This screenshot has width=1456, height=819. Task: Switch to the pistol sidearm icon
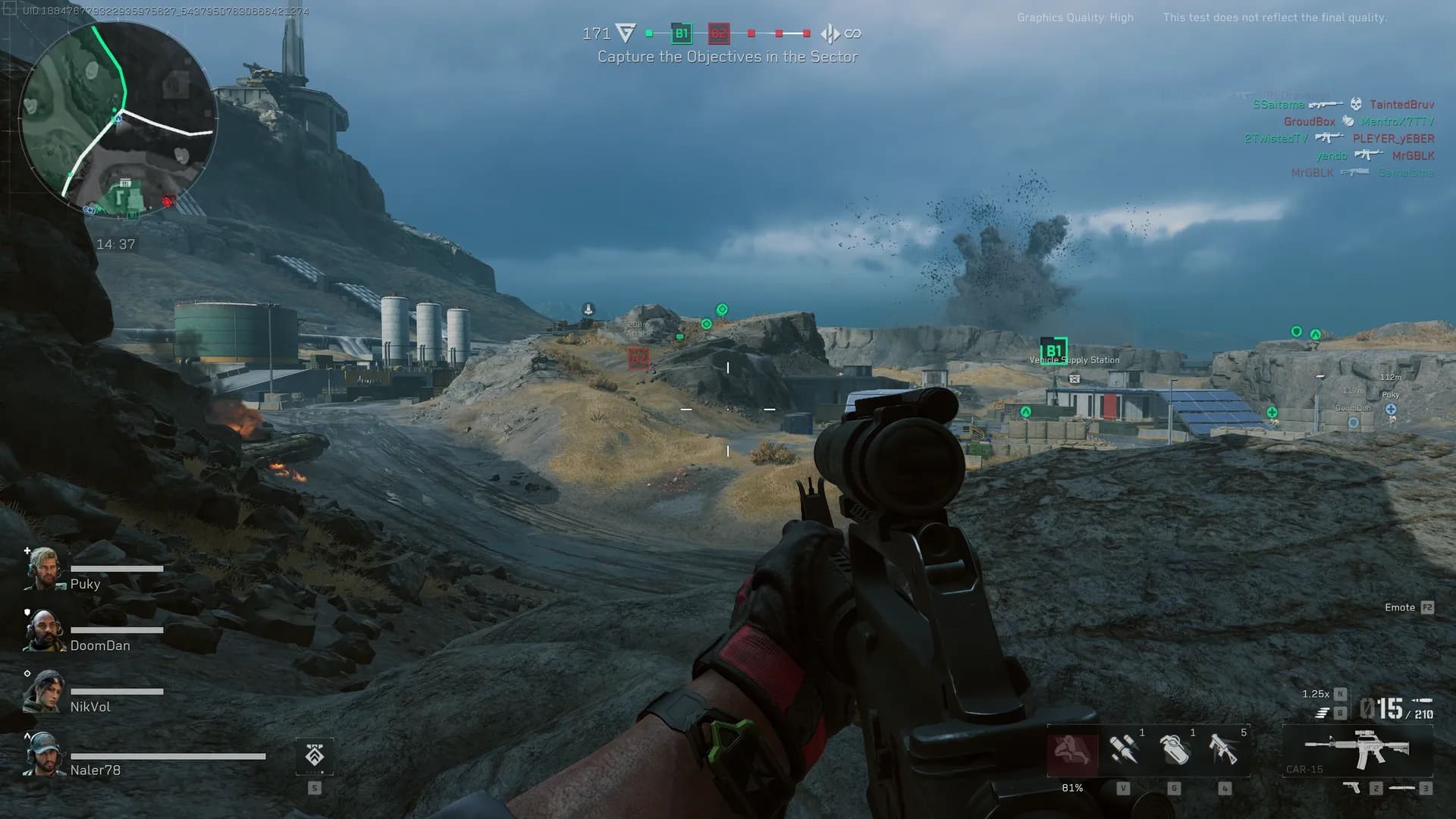(1352, 788)
